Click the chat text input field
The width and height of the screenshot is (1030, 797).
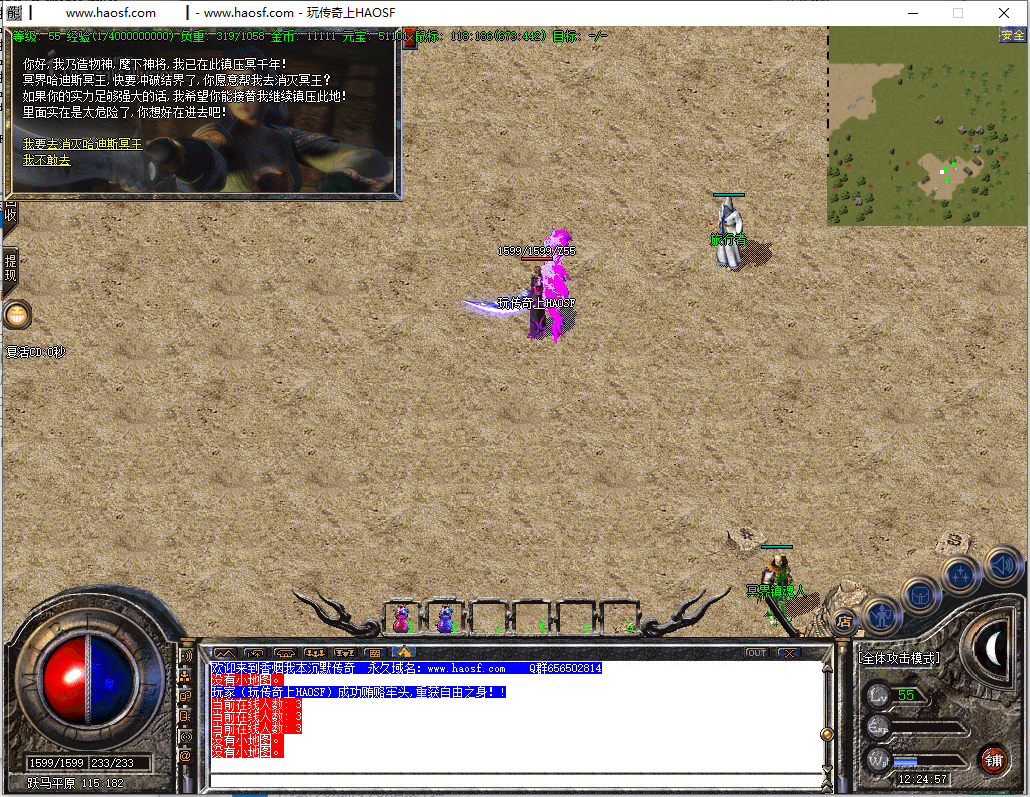point(515,780)
